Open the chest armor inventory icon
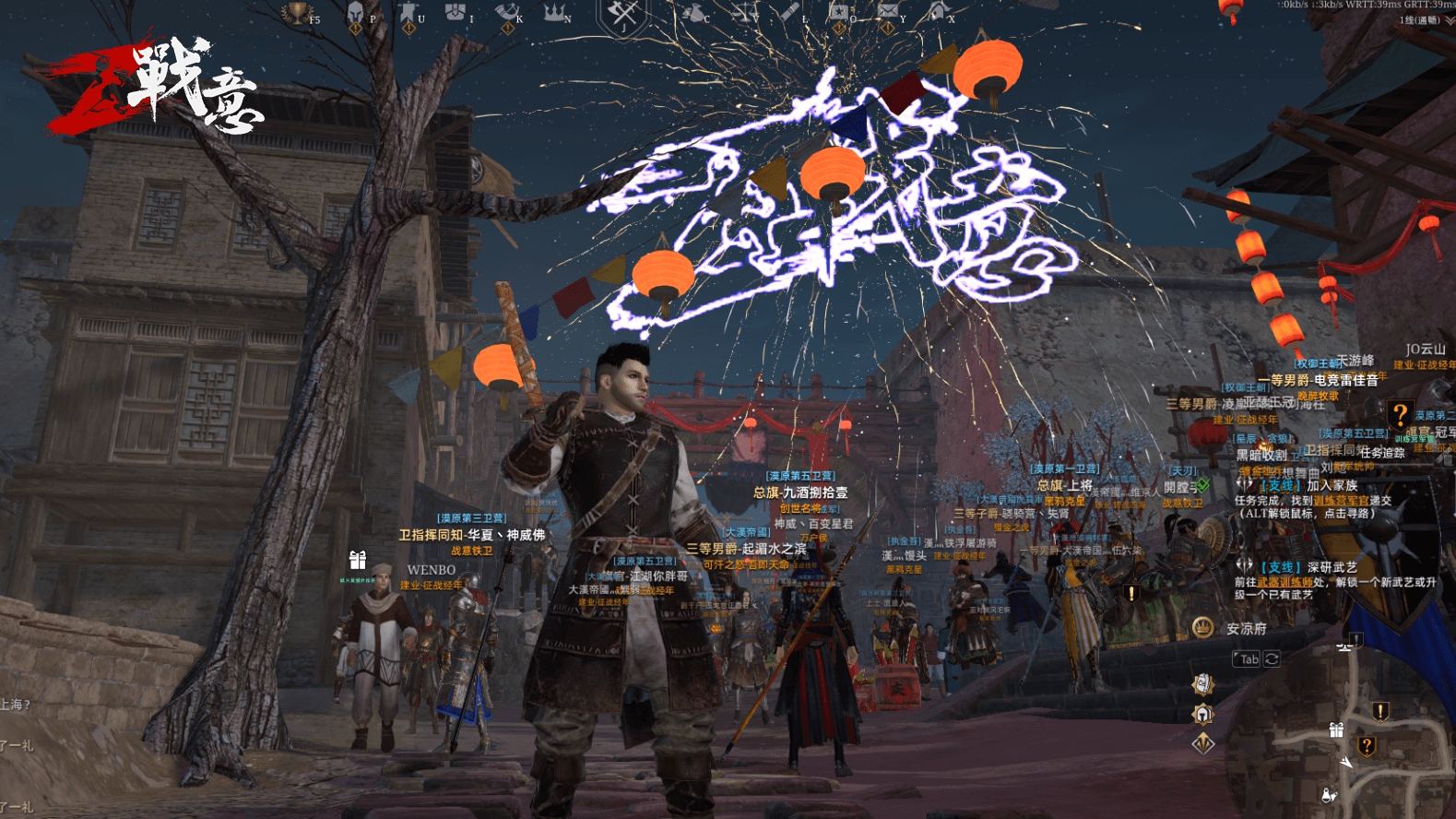 pos(455,12)
